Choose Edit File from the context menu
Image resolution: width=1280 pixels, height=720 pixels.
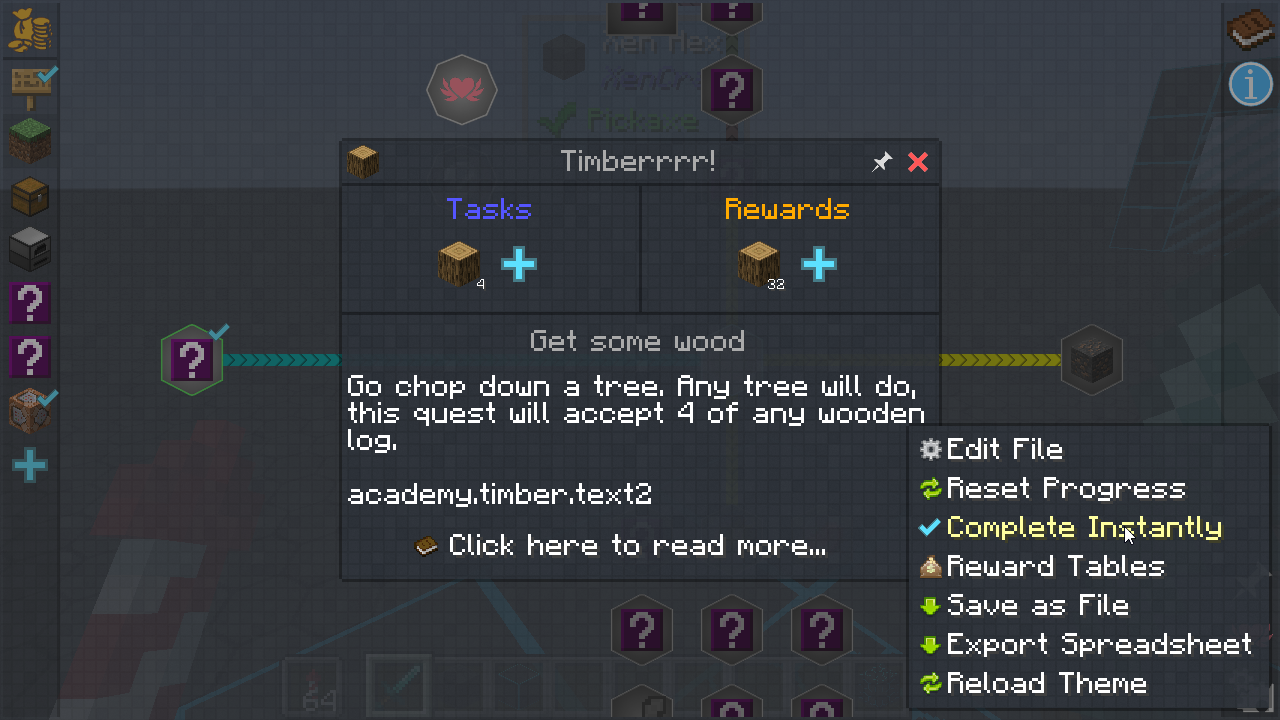tap(1003, 450)
